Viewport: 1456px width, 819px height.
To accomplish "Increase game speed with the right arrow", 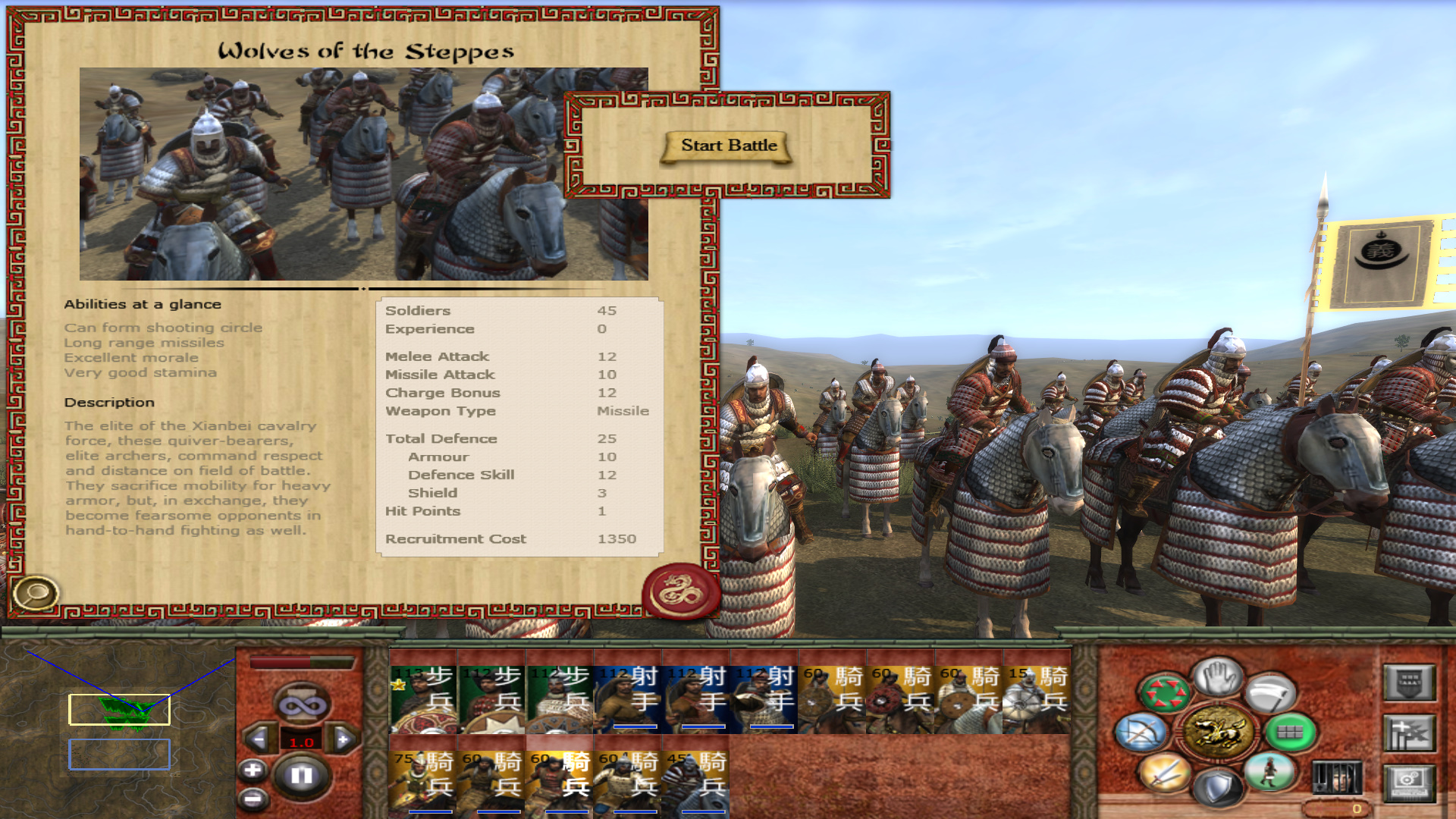I will click(343, 739).
